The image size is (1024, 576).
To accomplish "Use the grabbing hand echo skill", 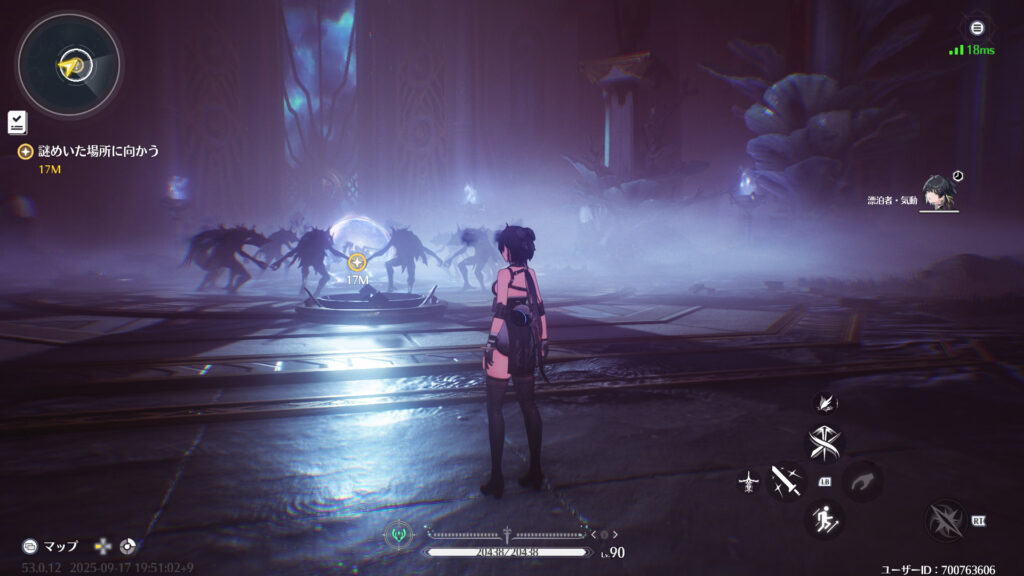I will [862, 481].
